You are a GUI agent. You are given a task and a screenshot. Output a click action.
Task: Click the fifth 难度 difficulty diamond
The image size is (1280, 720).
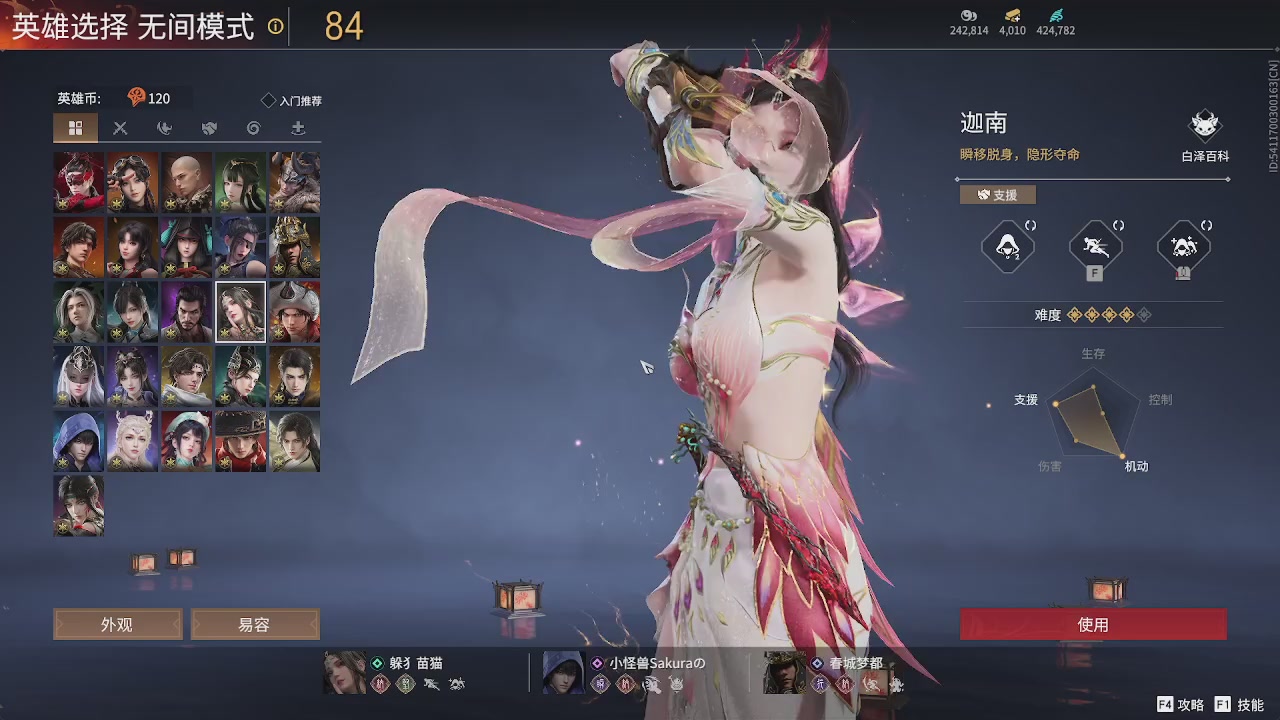(x=1144, y=315)
